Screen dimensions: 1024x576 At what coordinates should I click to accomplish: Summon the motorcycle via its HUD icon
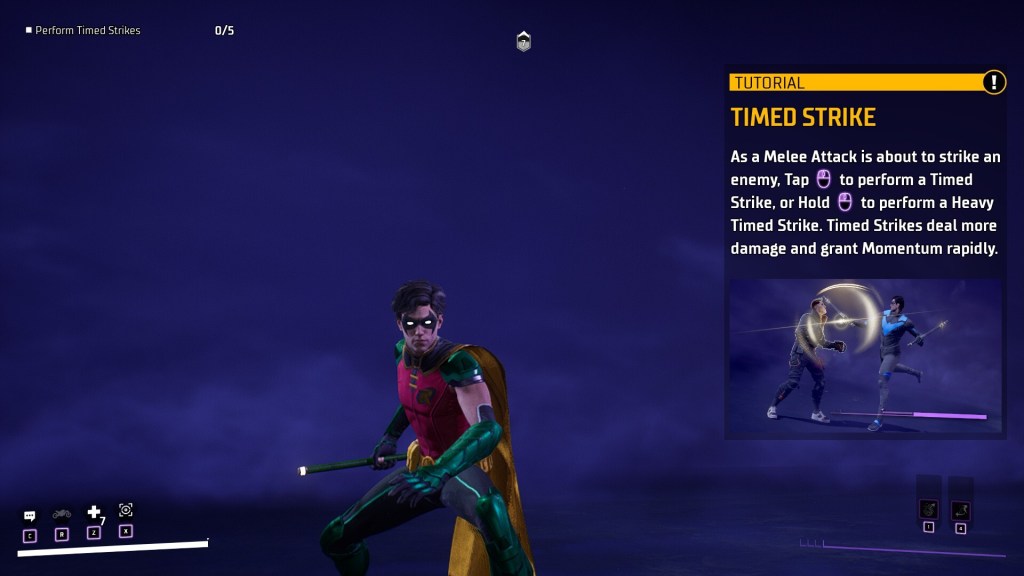62,514
